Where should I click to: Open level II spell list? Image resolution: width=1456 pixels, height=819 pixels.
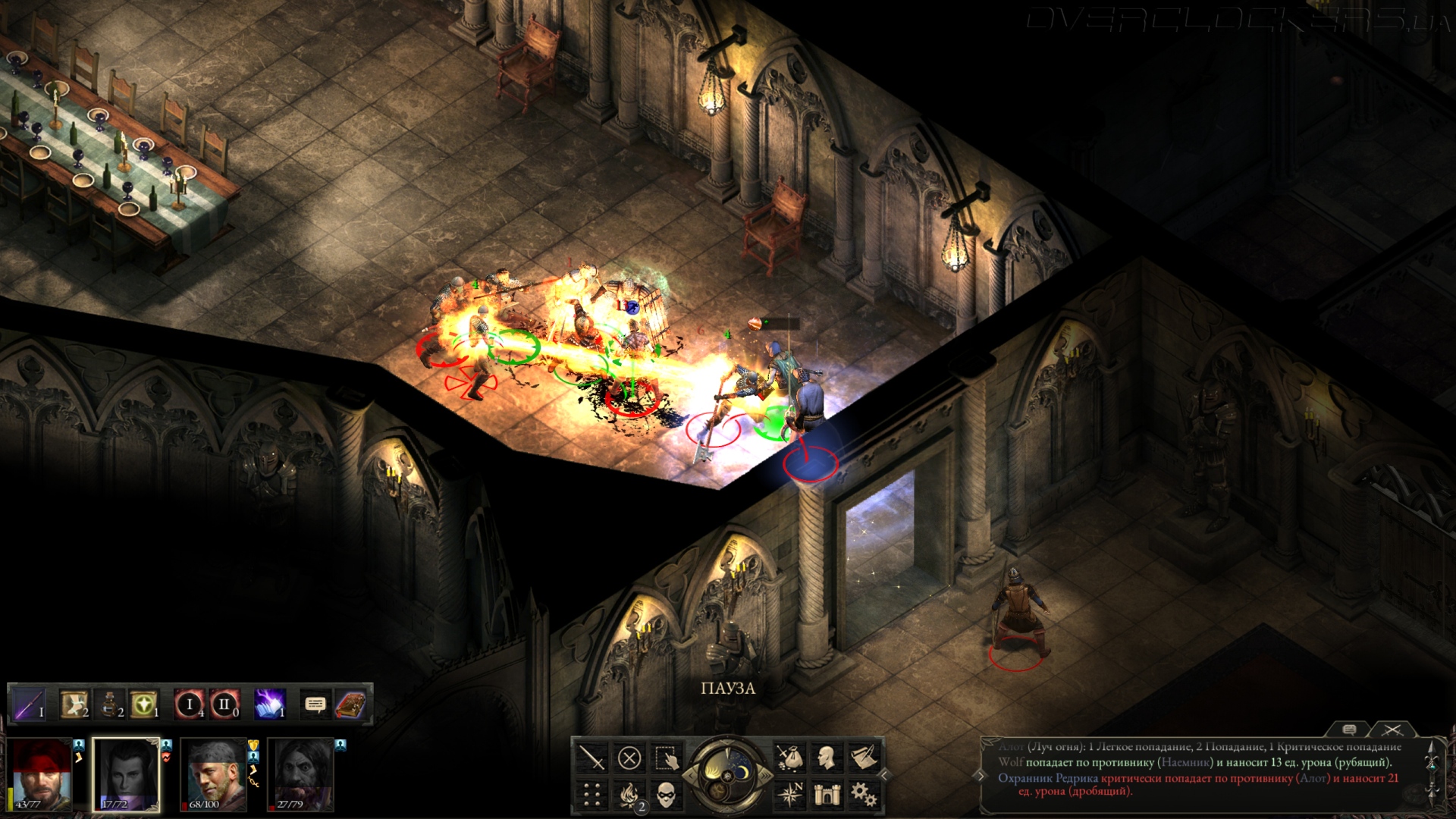click(224, 705)
